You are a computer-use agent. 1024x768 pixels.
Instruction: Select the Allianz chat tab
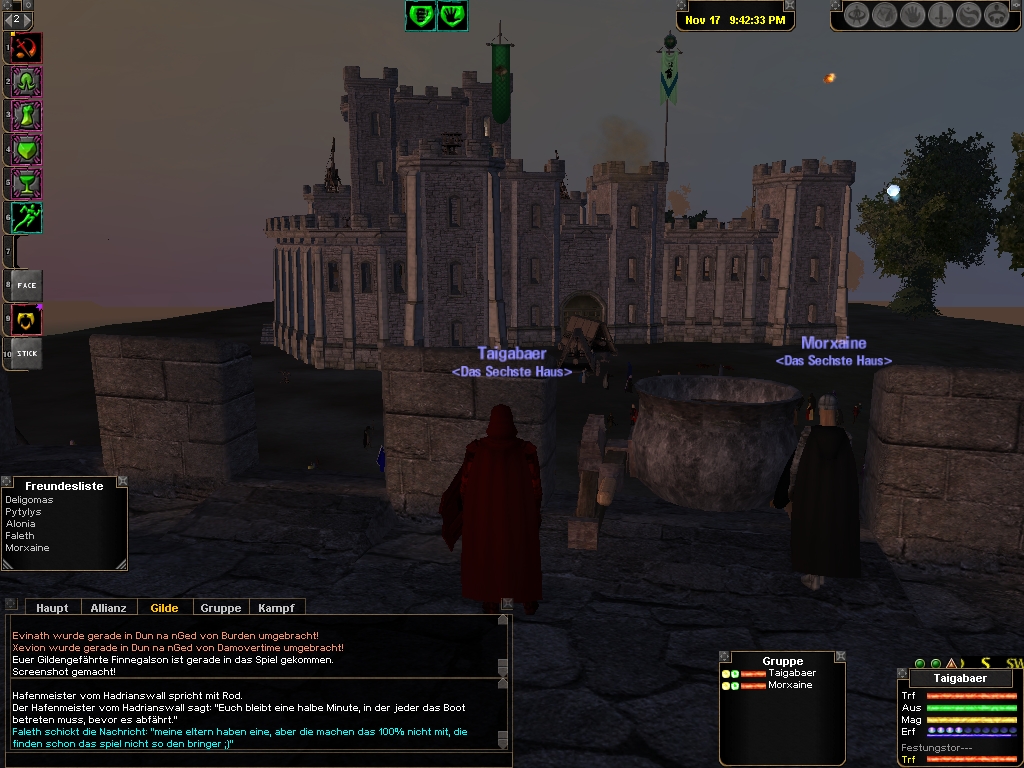(108, 607)
